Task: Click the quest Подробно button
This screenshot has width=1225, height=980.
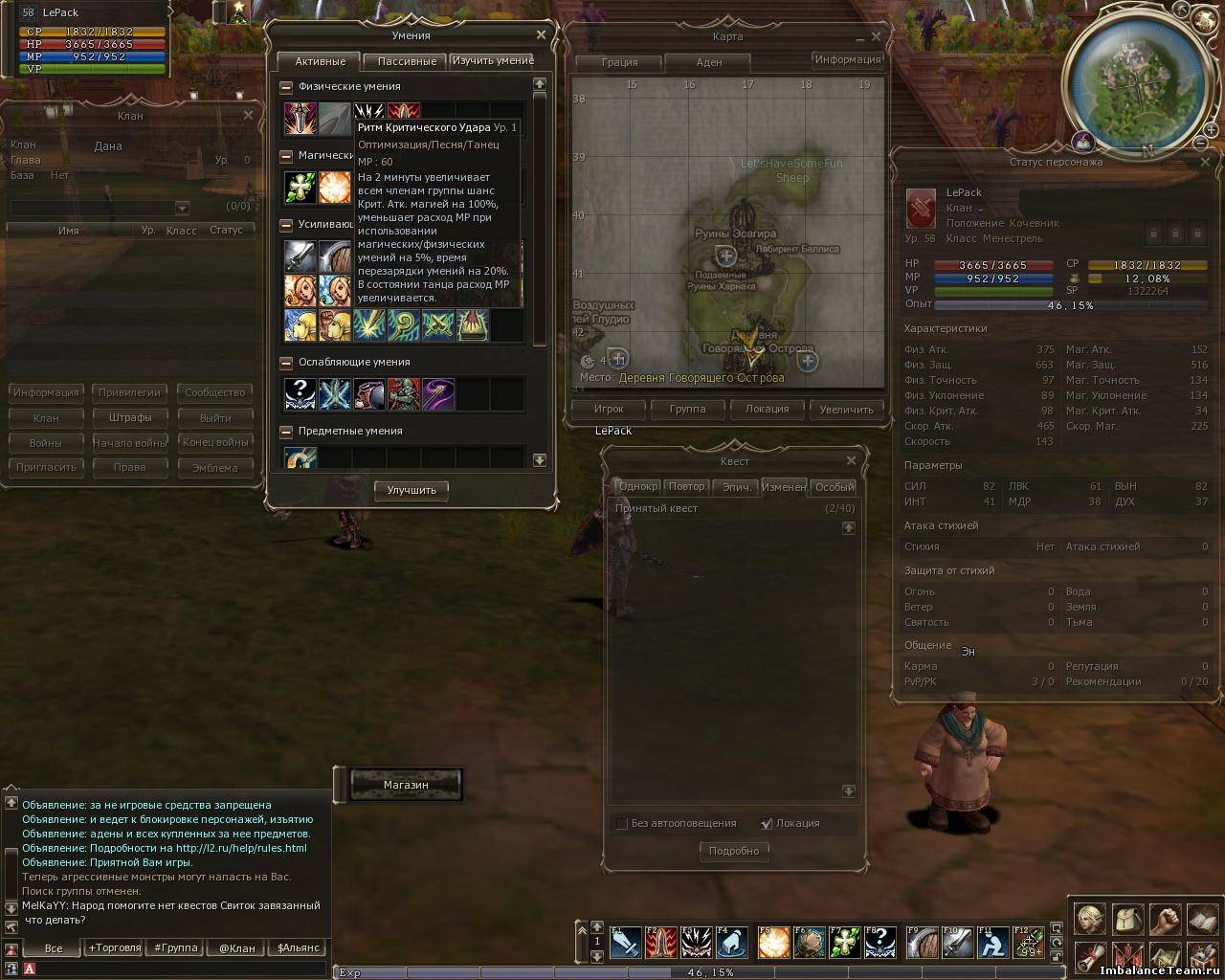Action: 734,851
